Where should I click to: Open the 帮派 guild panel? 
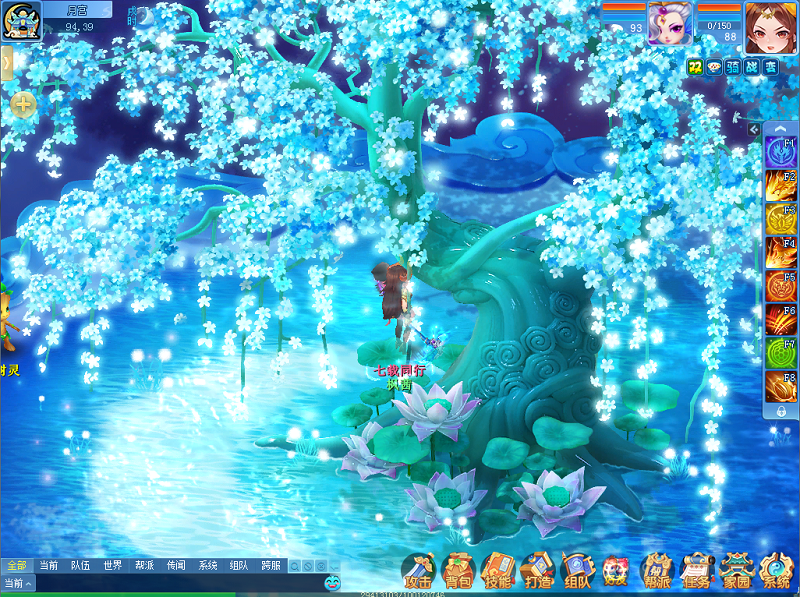click(x=656, y=571)
